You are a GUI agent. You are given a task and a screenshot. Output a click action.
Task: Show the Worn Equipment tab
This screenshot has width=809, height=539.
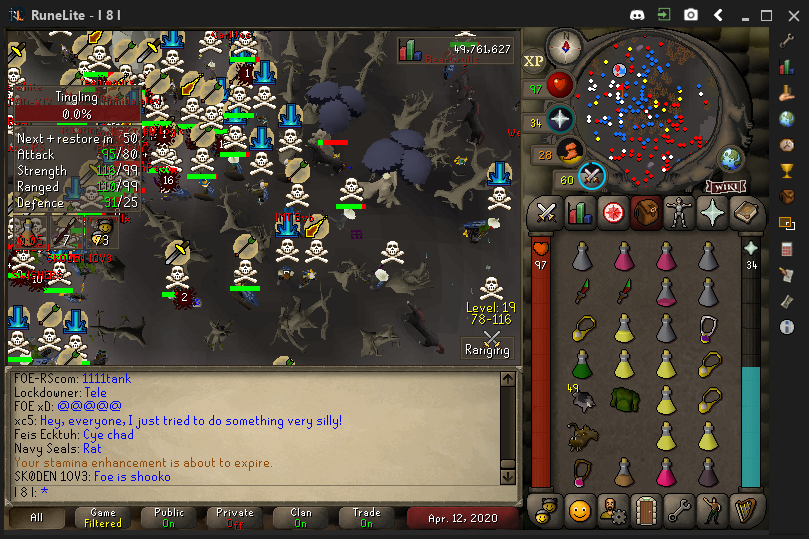click(x=679, y=212)
